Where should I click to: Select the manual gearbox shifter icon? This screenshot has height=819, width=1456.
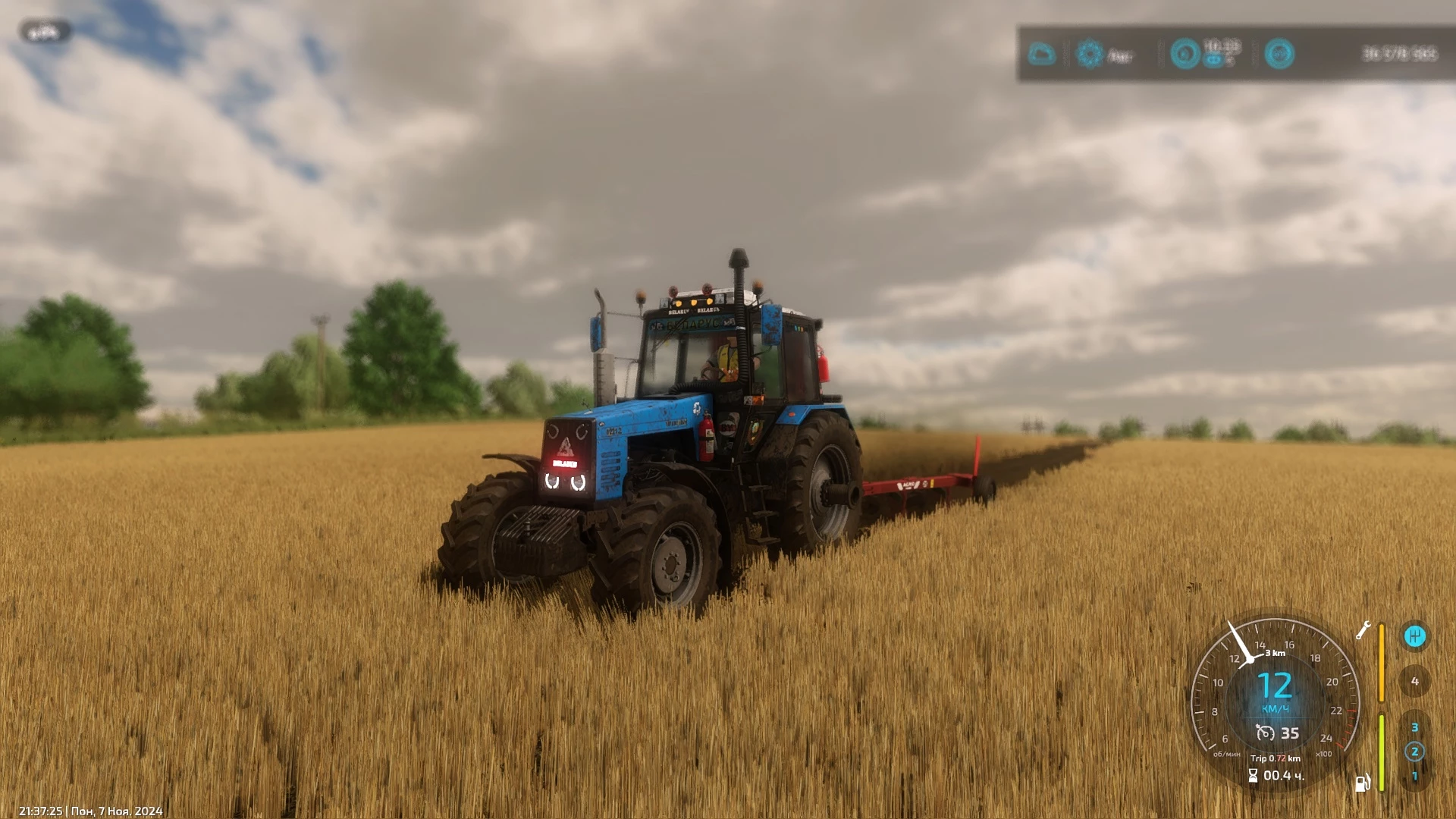click(x=1414, y=636)
